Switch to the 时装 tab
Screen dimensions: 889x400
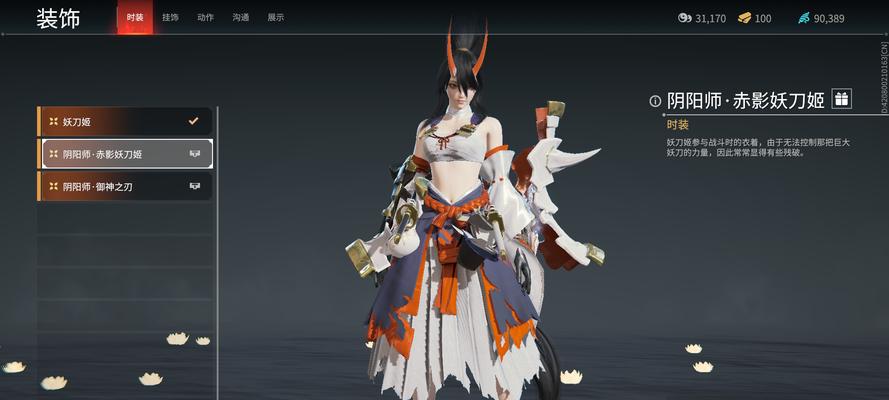pos(135,18)
